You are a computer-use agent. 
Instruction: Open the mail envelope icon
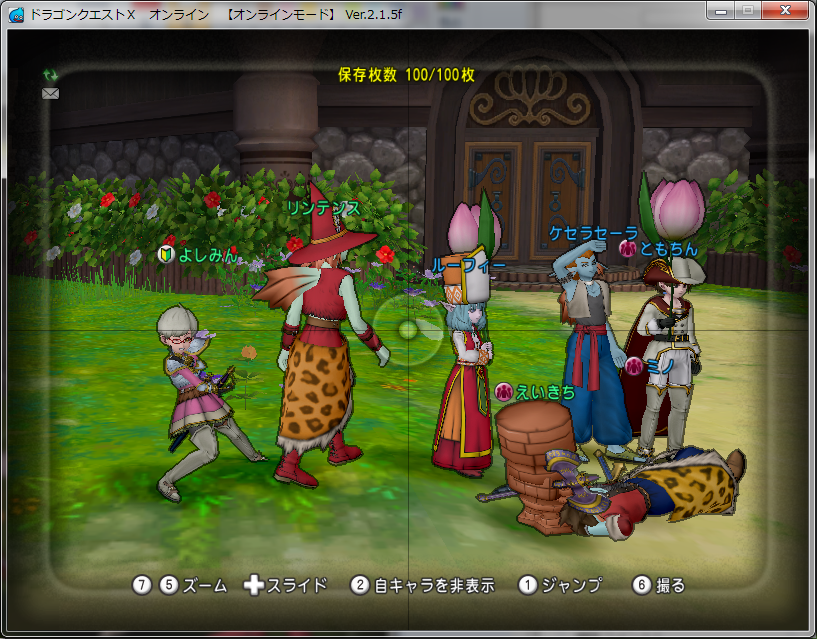click(x=50, y=93)
